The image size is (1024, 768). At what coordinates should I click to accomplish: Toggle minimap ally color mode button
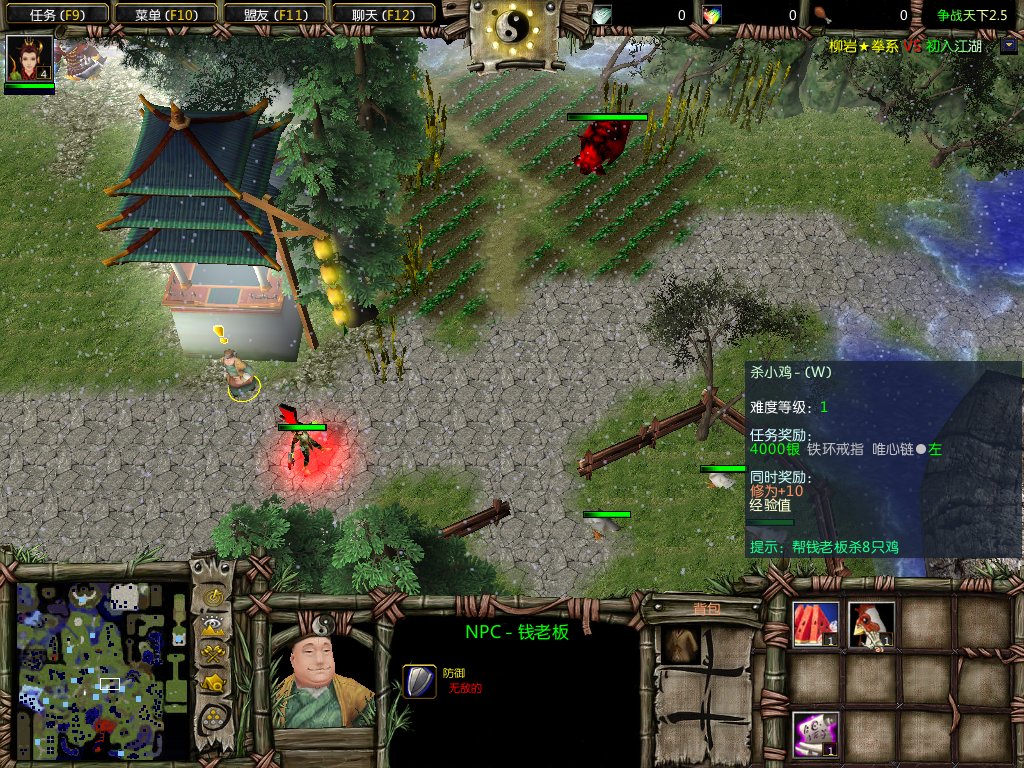[213, 655]
